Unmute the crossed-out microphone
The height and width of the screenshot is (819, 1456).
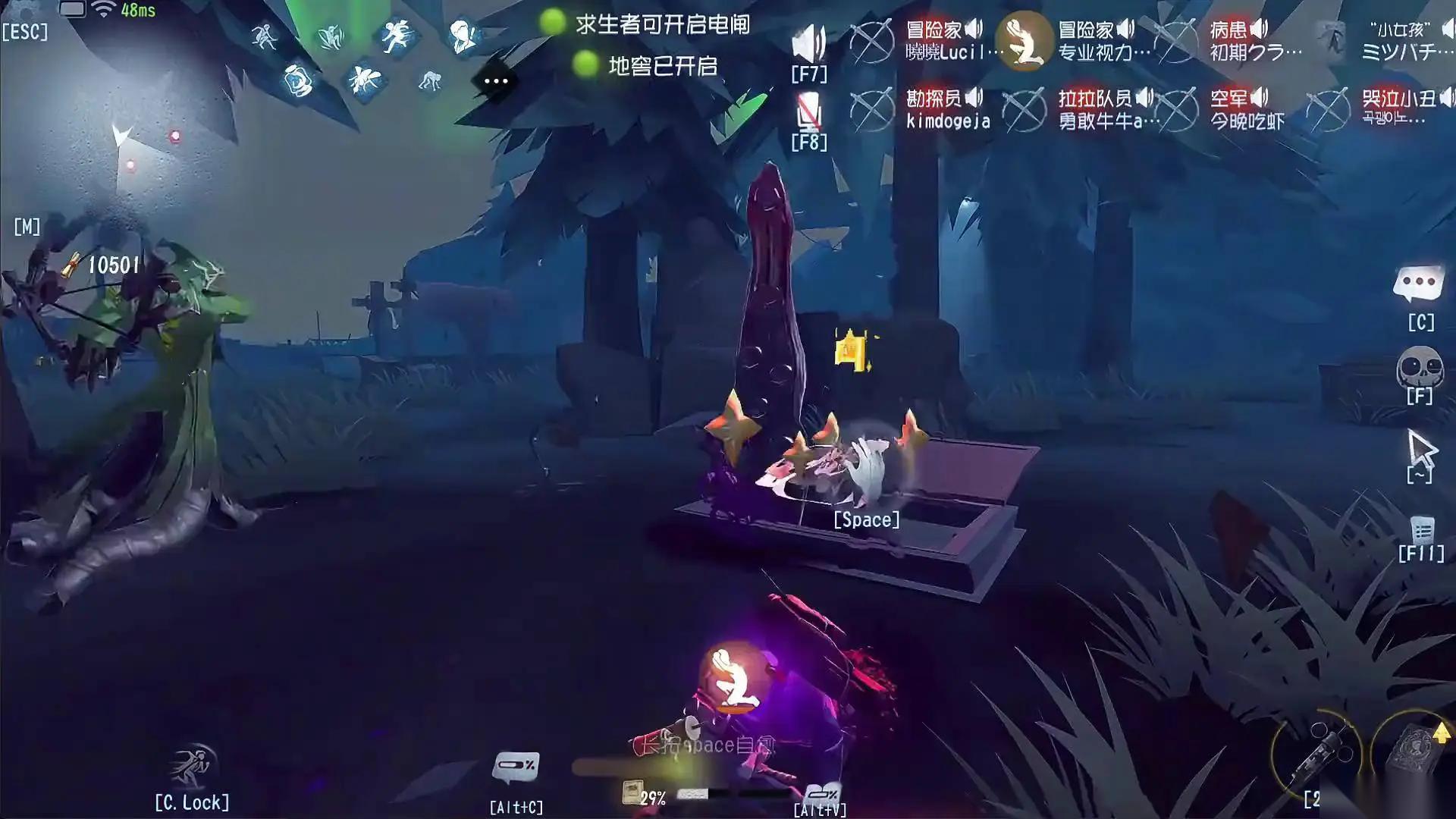808,114
